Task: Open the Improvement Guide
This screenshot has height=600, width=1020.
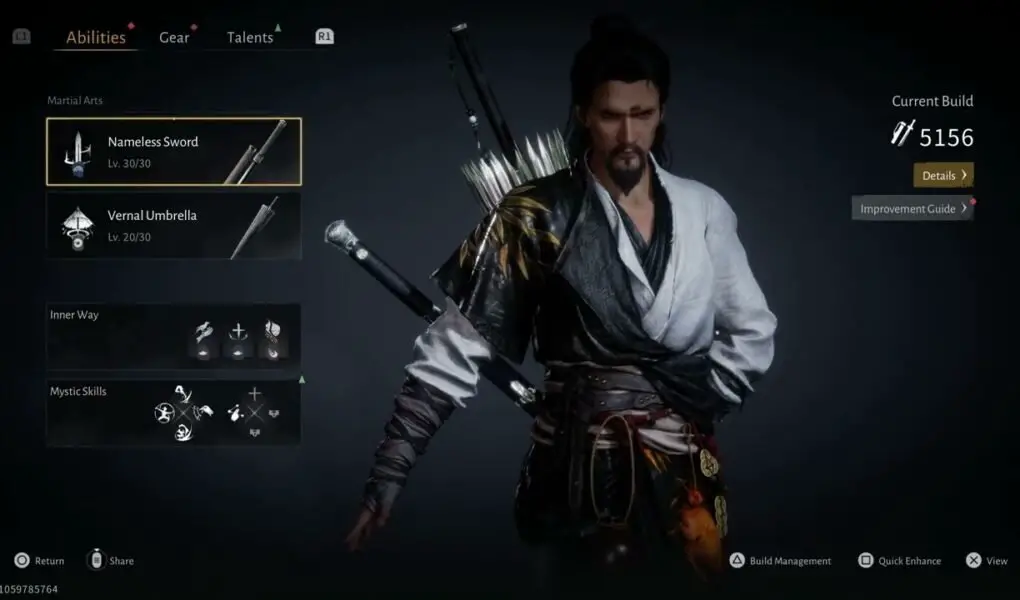Action: pyautogui.click(x=912, y=208)
